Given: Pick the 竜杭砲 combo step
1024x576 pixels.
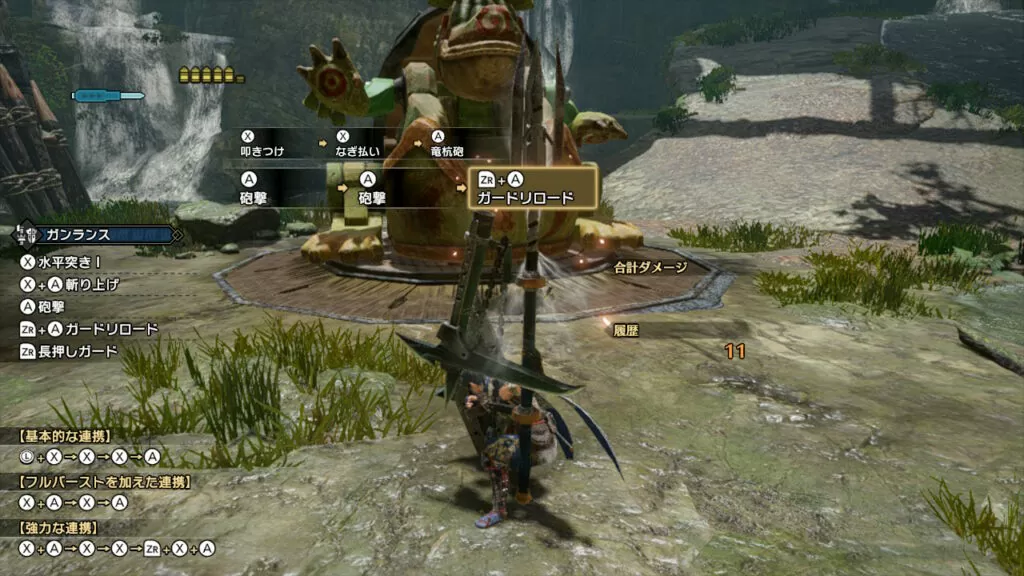Looking at the screenshot, I should click(449, 151).
